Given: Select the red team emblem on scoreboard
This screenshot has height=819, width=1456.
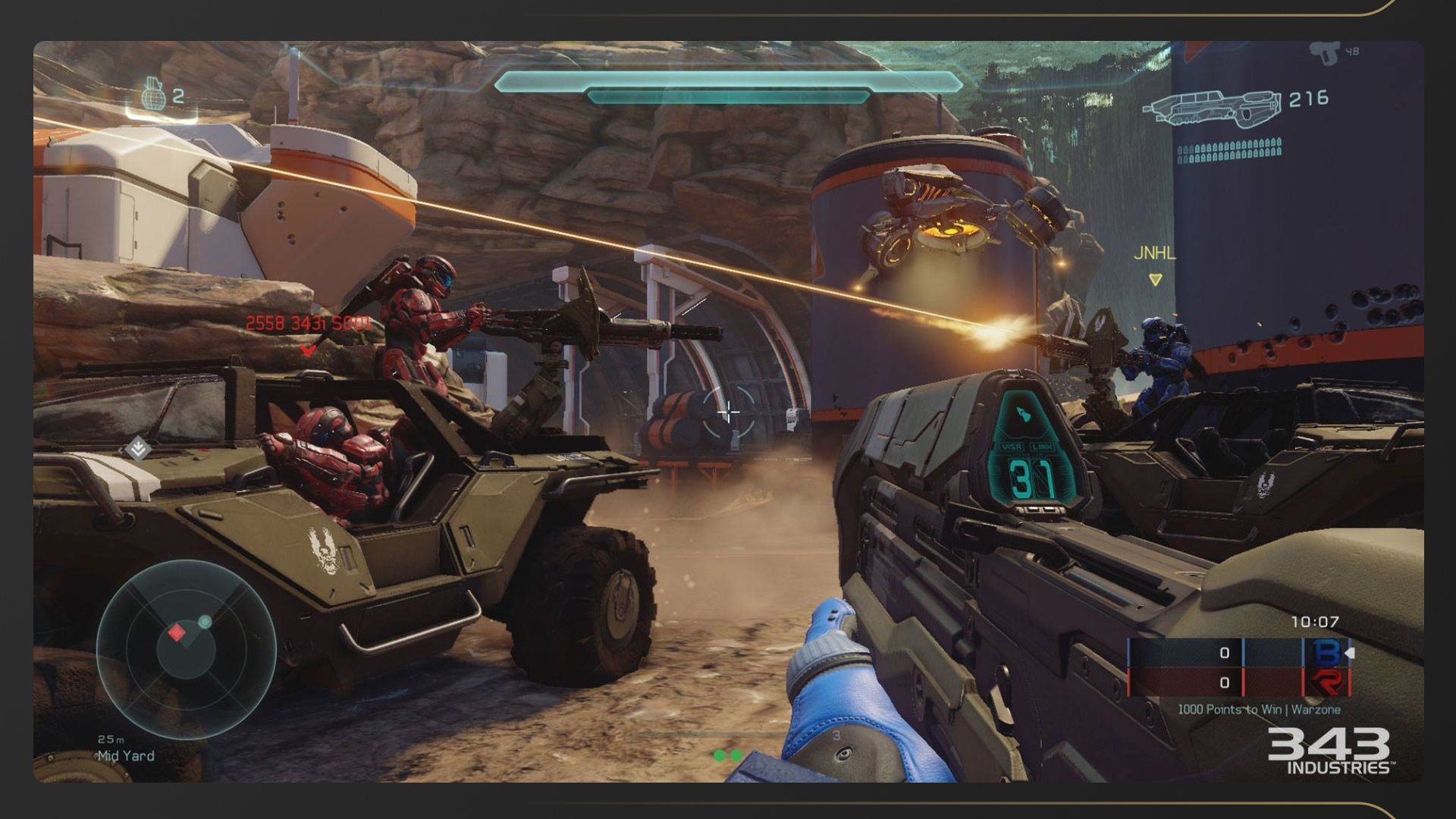Looking at the screenshot, I should 1326,682.
